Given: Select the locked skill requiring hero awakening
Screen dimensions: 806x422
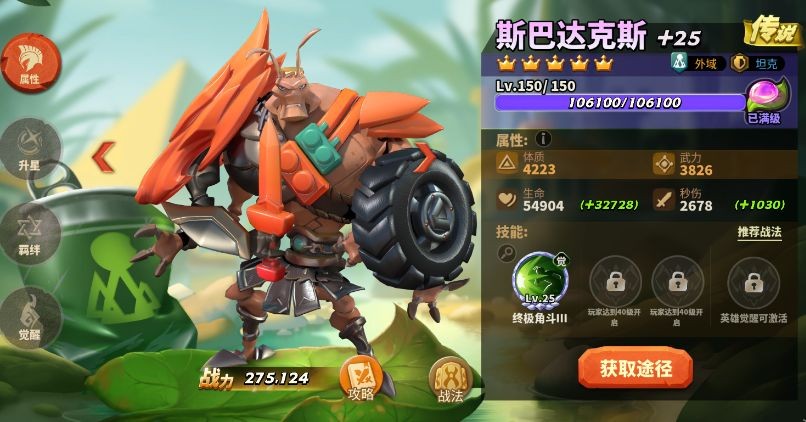Looking at the screenshot, I should pyautogui.click(x=753, y=282).
